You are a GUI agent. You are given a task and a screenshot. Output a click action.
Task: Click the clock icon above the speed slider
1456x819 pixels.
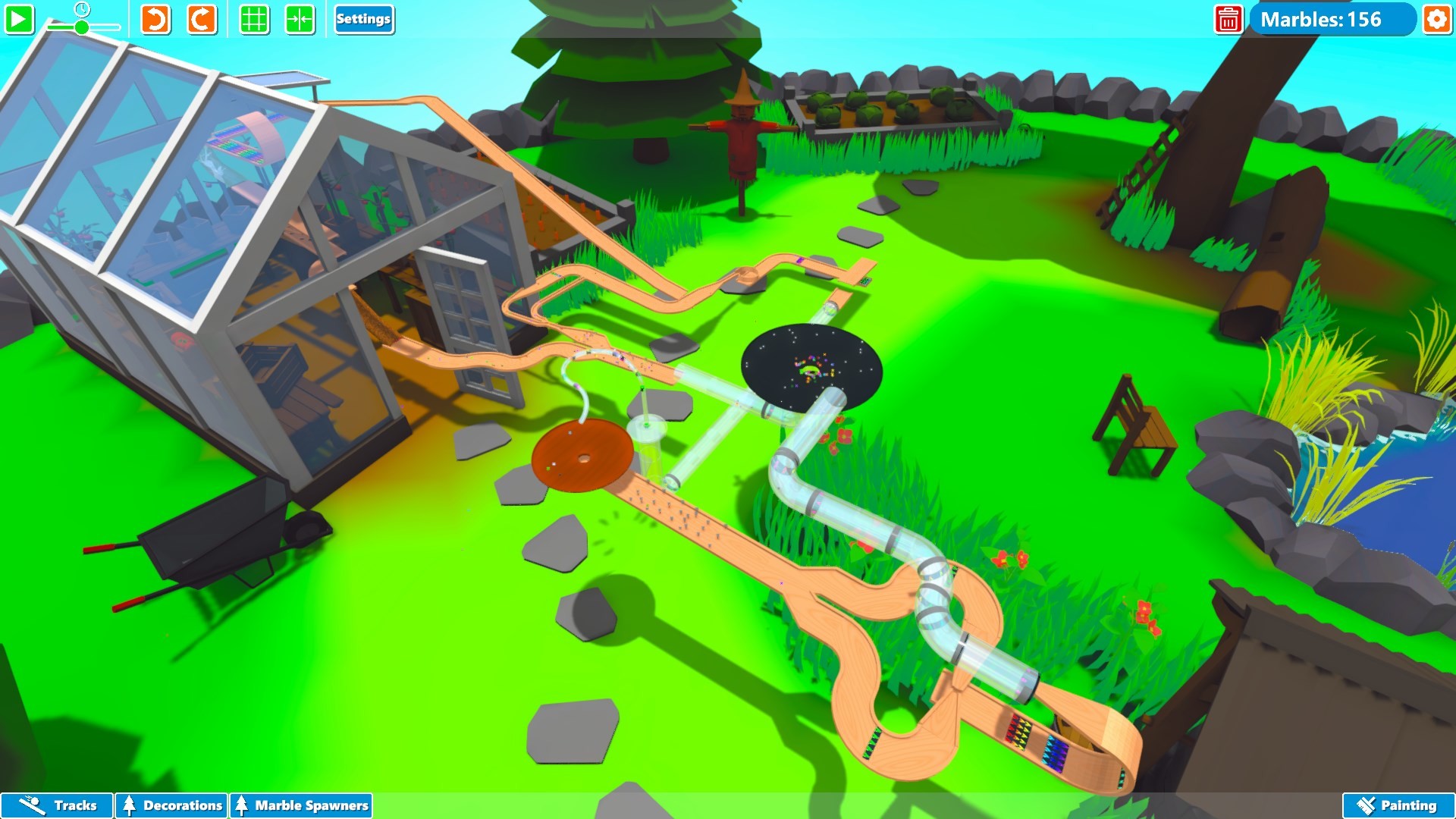coord(81,10)
